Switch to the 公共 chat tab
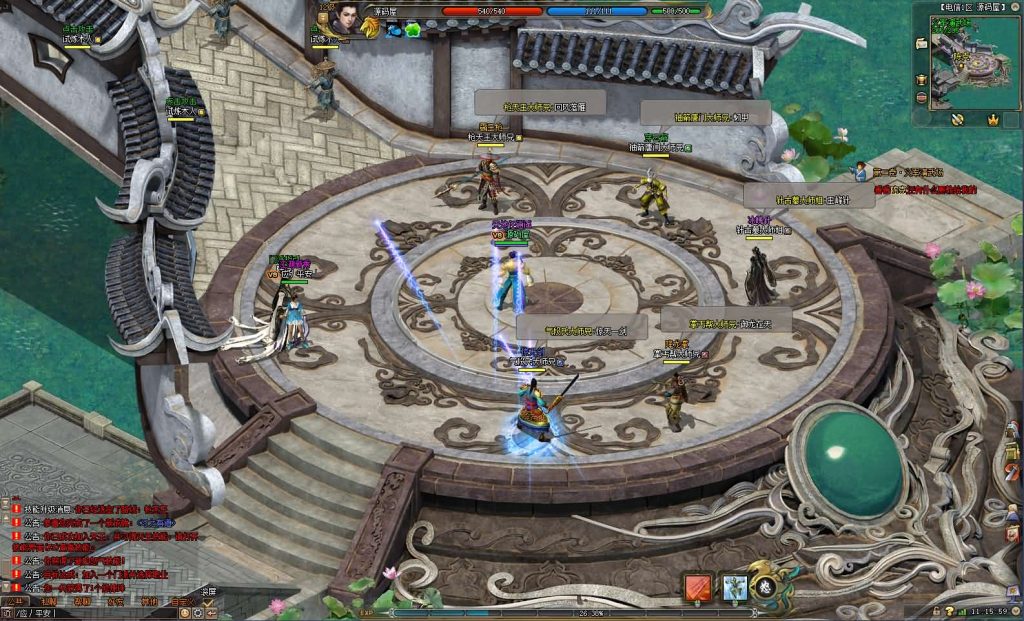The width and height of the screenshot is (1024, 621). (18, 602)
